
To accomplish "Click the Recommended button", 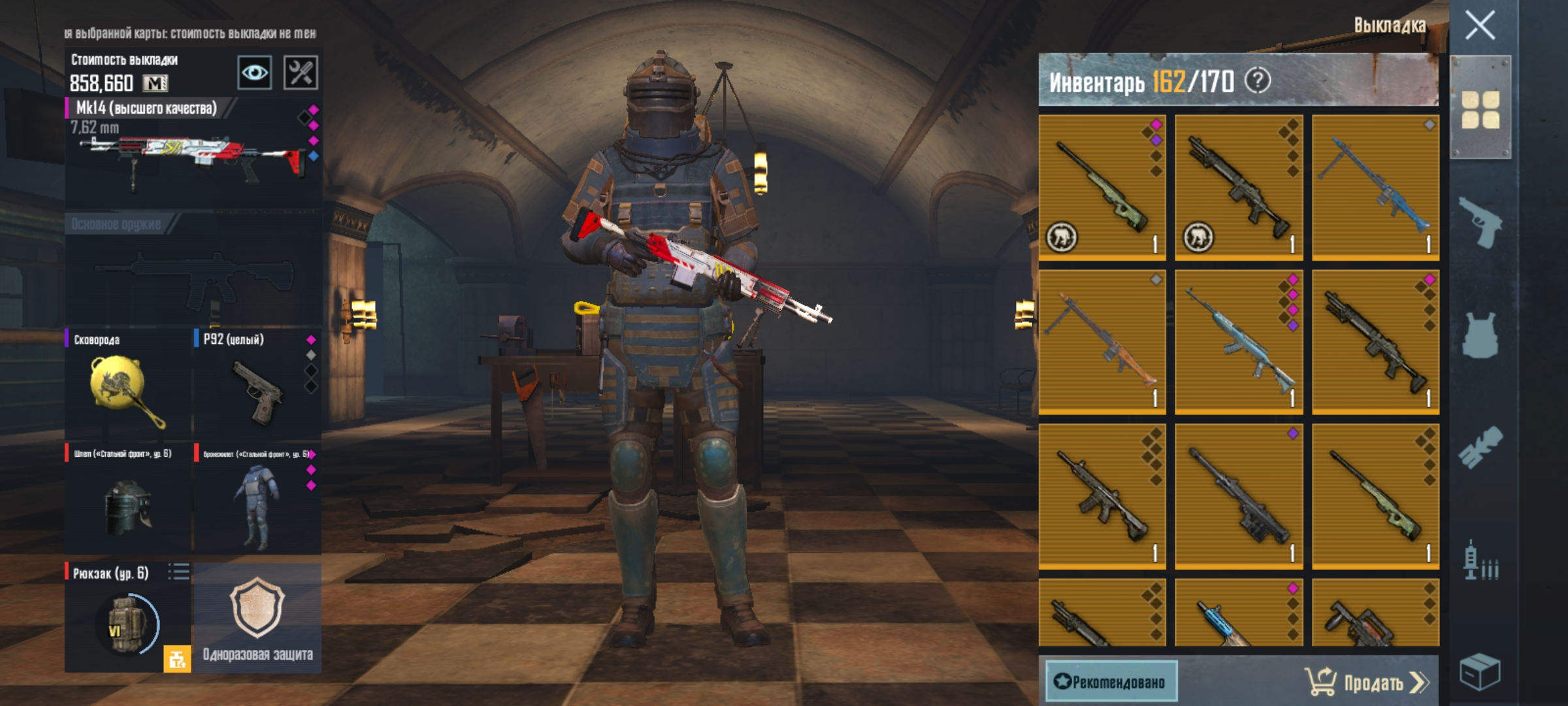I will coord(1111,682).
